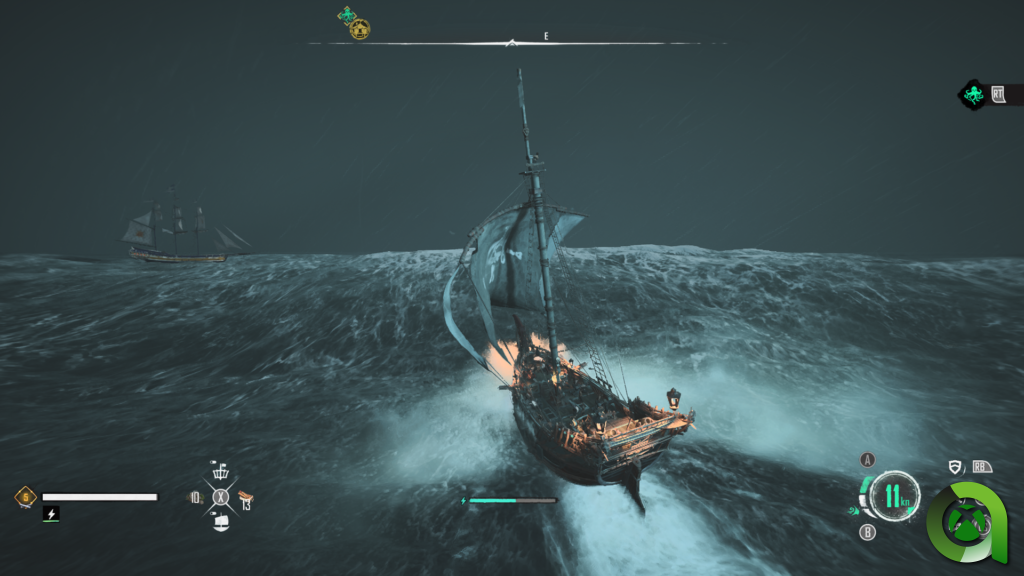The image size is (1024, 576).
Task: Click the shield brace icon
Action: (x=954, y=466)
